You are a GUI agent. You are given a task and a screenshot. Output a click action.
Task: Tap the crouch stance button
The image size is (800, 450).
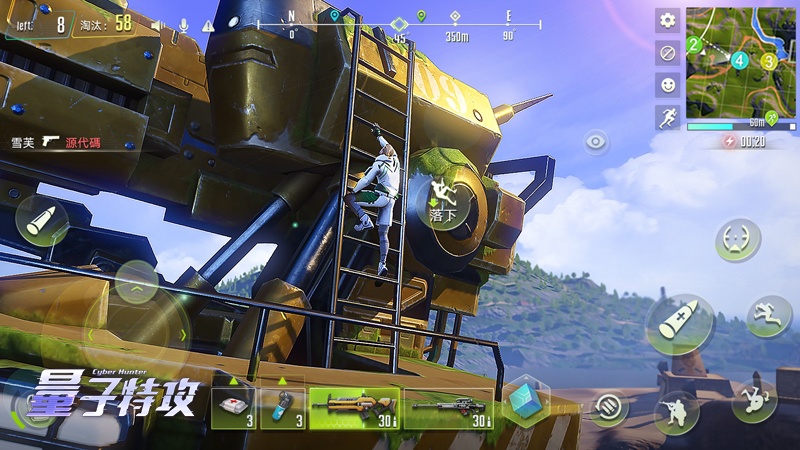point(677,410)
